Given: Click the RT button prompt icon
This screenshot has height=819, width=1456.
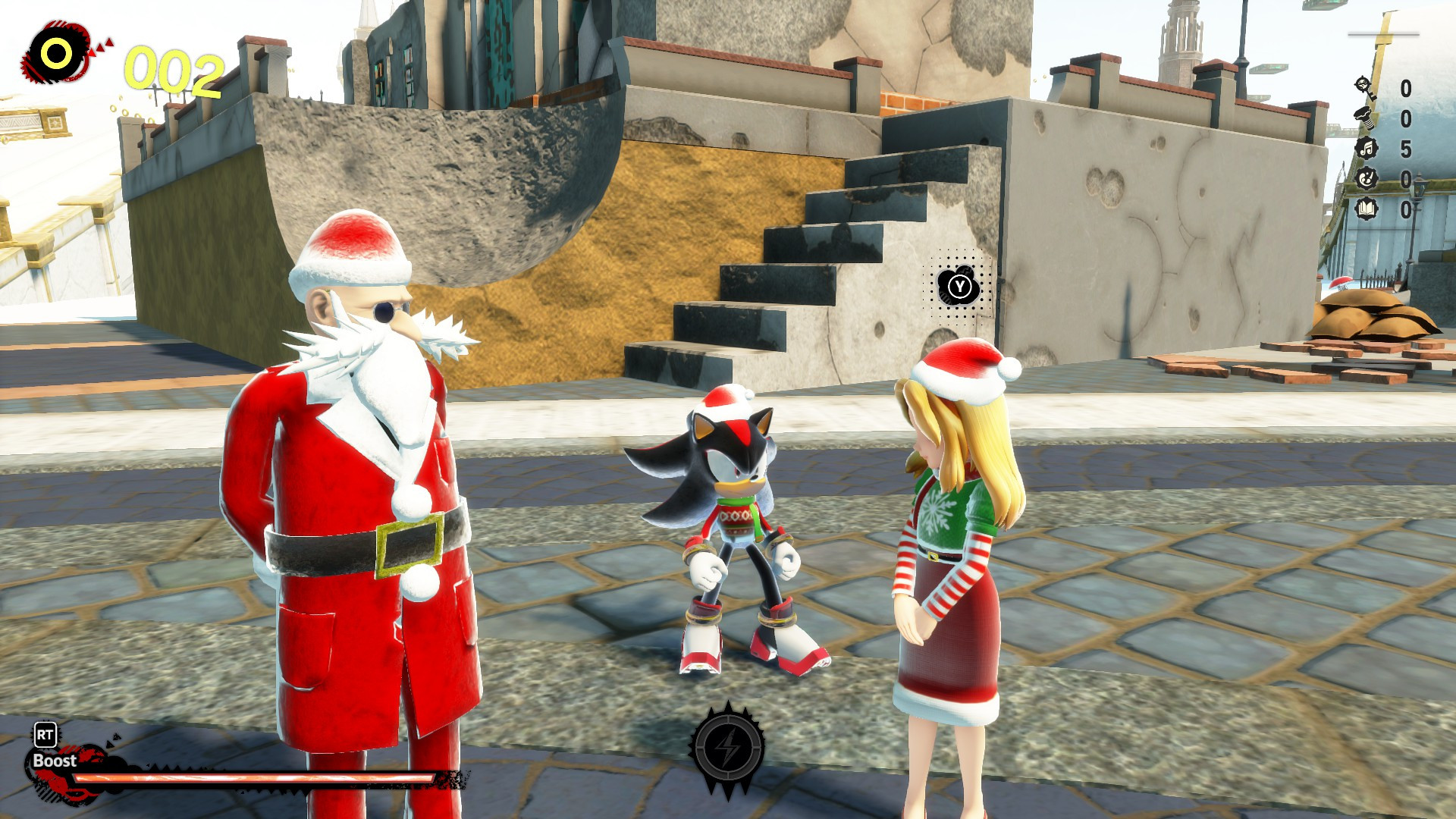Looking at the screenshot, I should pyautogui.click(x=44, y=734).
